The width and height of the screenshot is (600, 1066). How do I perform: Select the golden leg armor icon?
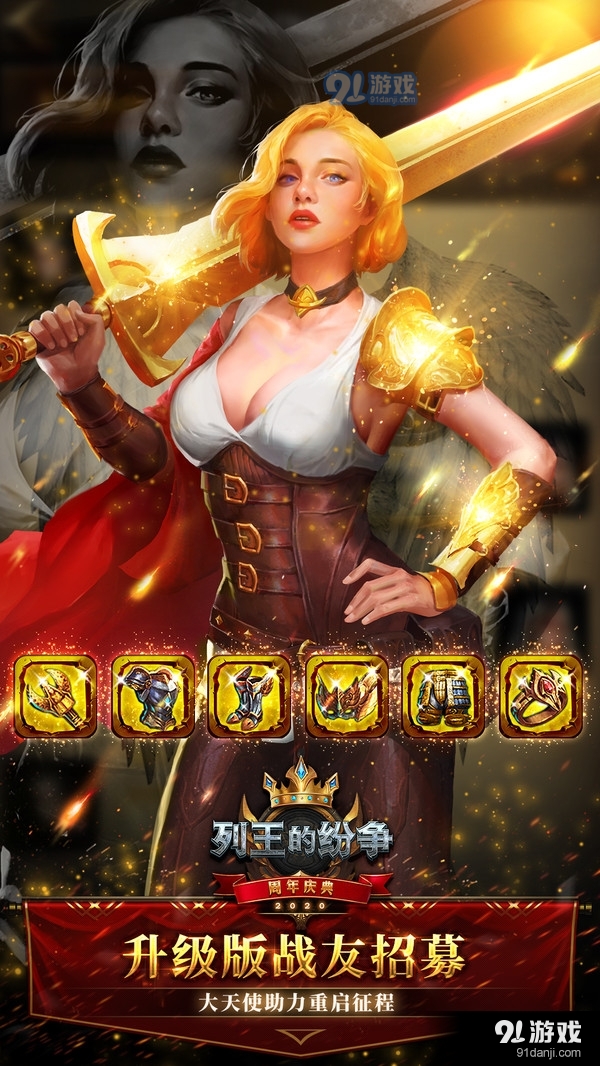[x=443, y=696]
